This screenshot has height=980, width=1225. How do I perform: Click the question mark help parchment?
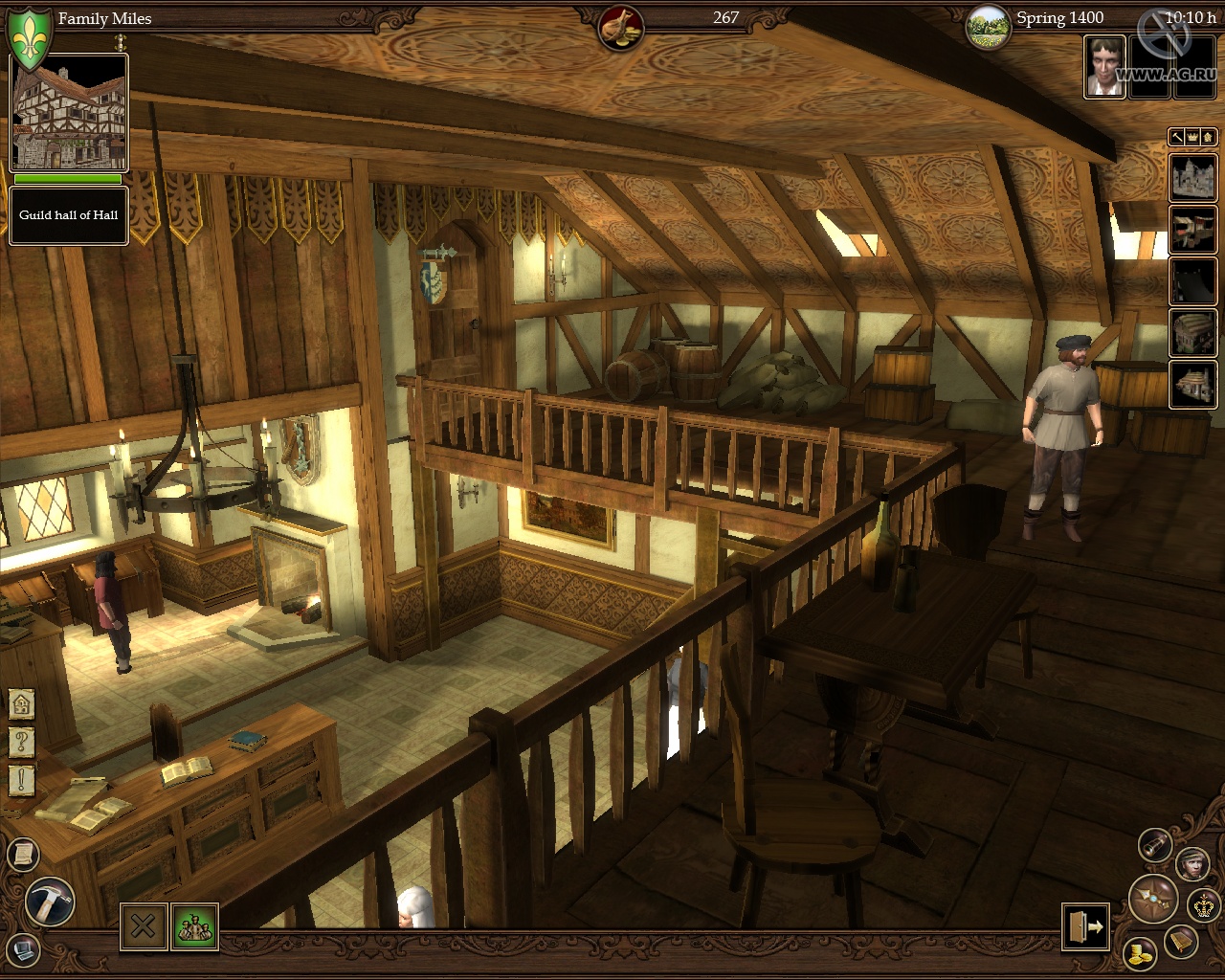pyautogui.click(x=21, y=741)
